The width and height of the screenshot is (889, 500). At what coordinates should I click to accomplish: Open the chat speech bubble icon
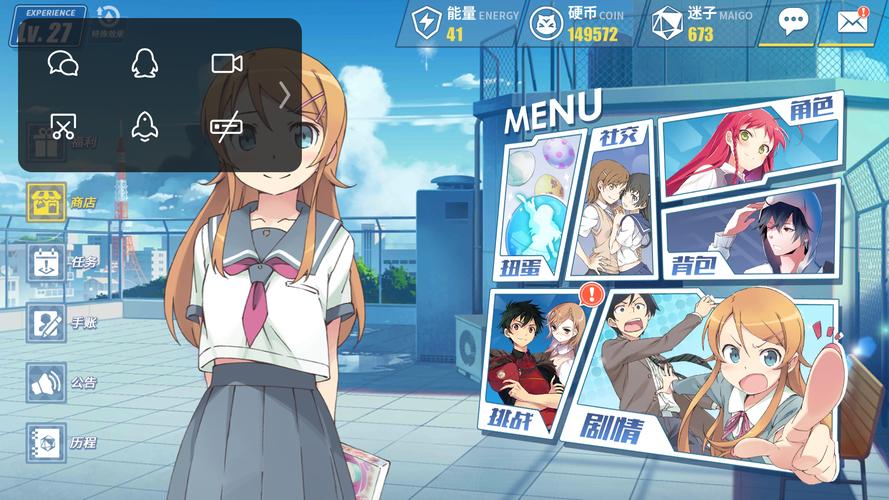pos(793,22)
